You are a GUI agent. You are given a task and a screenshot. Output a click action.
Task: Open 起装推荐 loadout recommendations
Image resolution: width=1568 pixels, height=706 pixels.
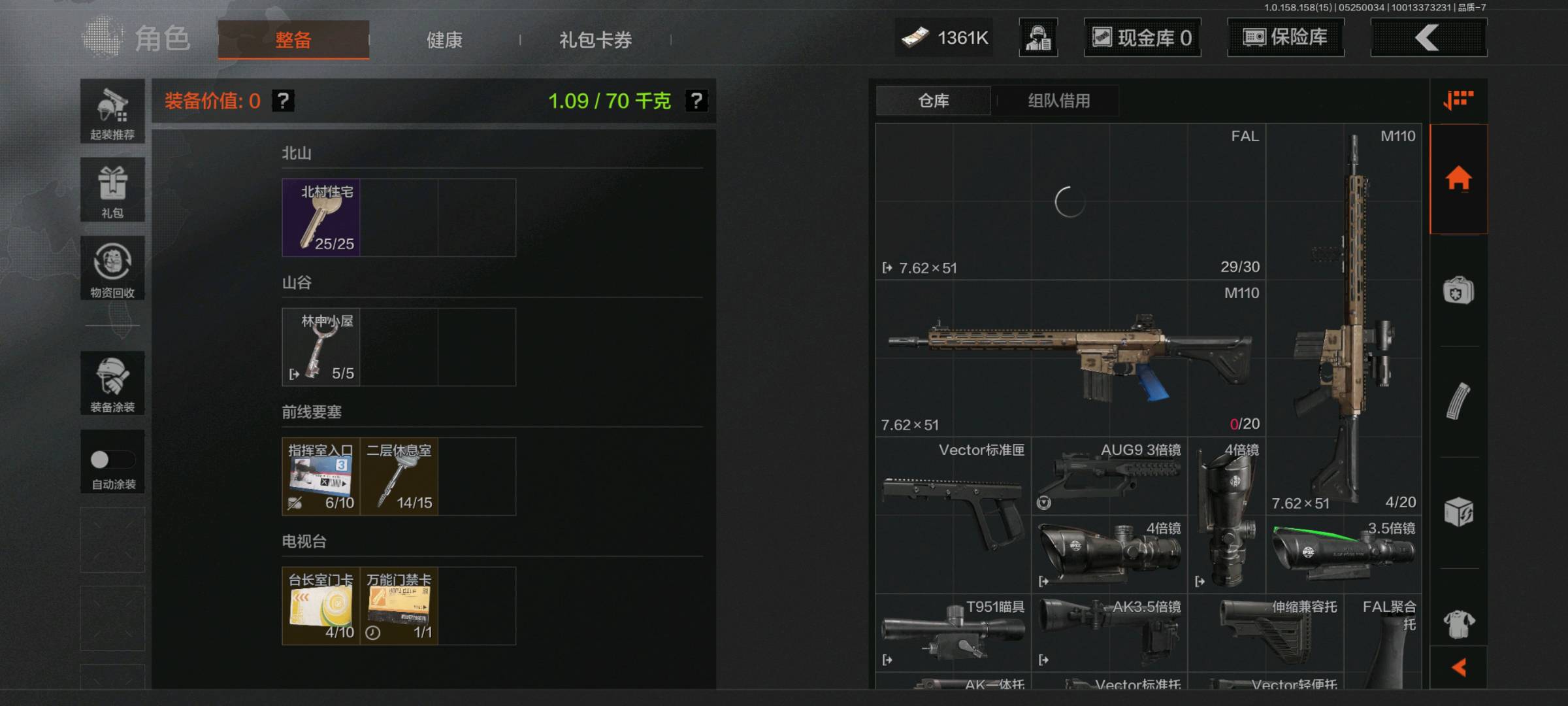(112, 112)
